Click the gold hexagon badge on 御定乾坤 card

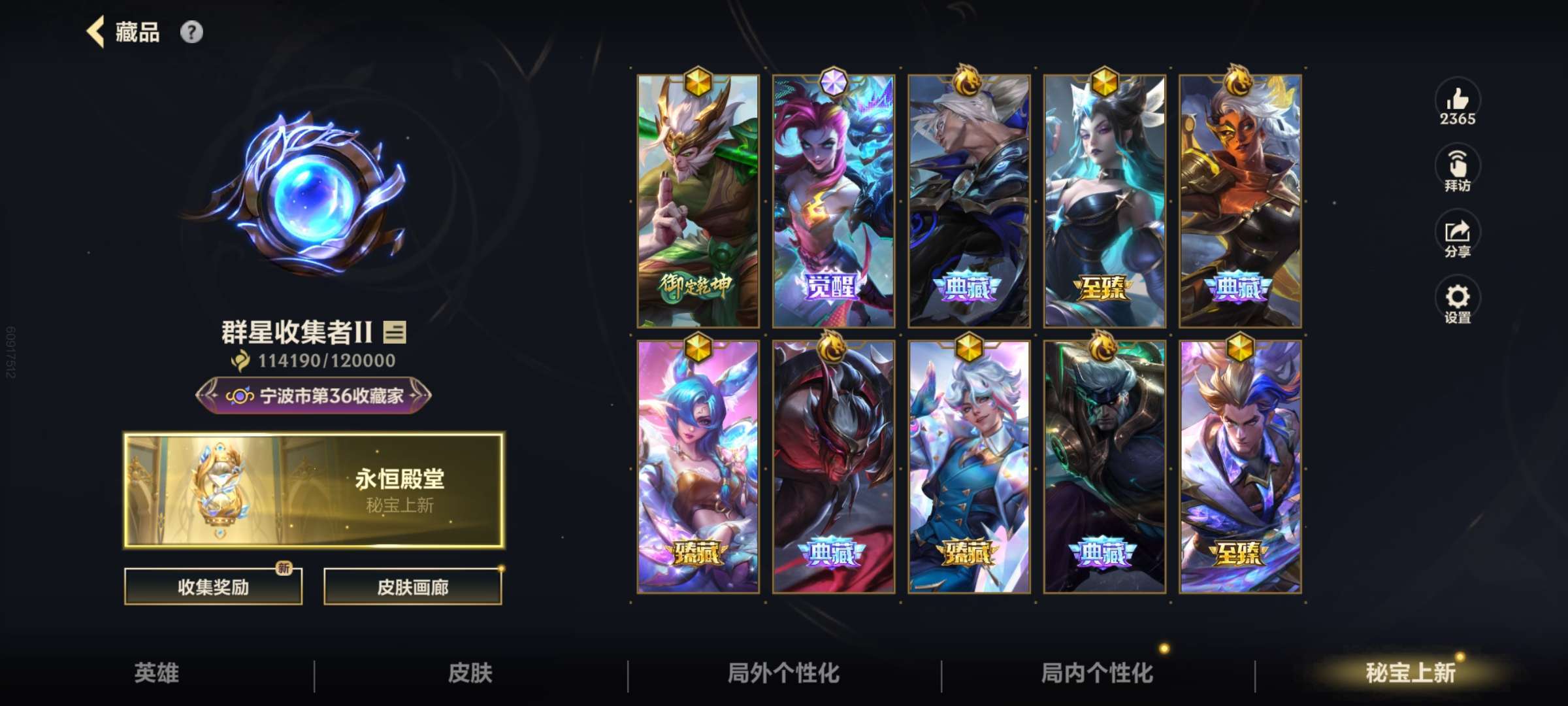tap(698, 82)
